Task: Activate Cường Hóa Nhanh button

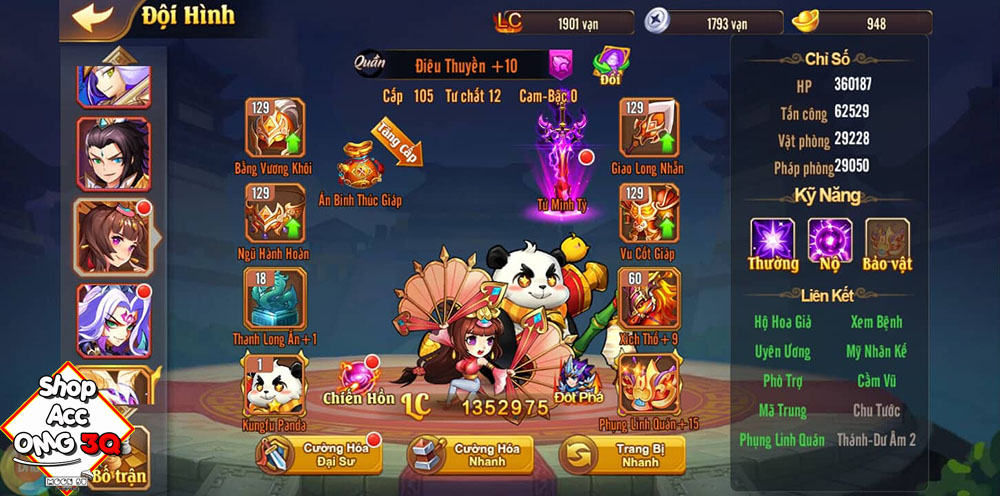Action: (x=469, y=454)
